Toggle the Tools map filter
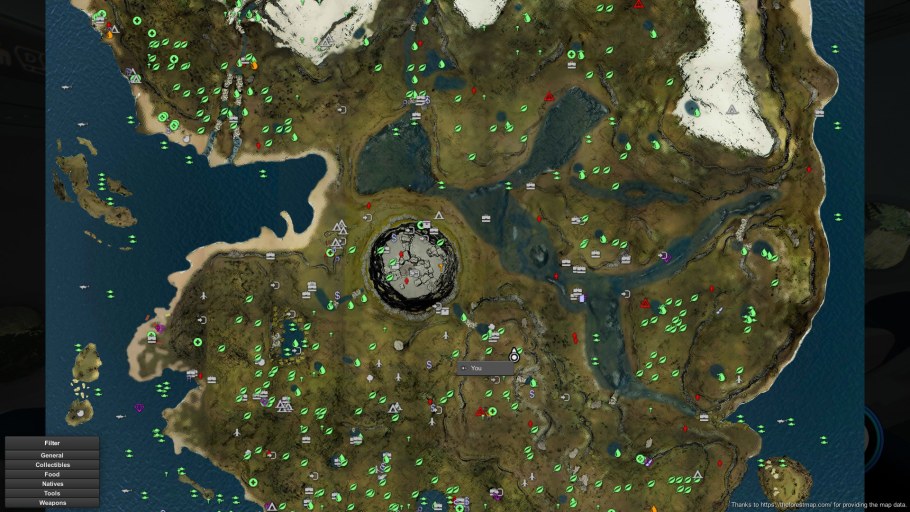910x512 pixels. (52, 493)
